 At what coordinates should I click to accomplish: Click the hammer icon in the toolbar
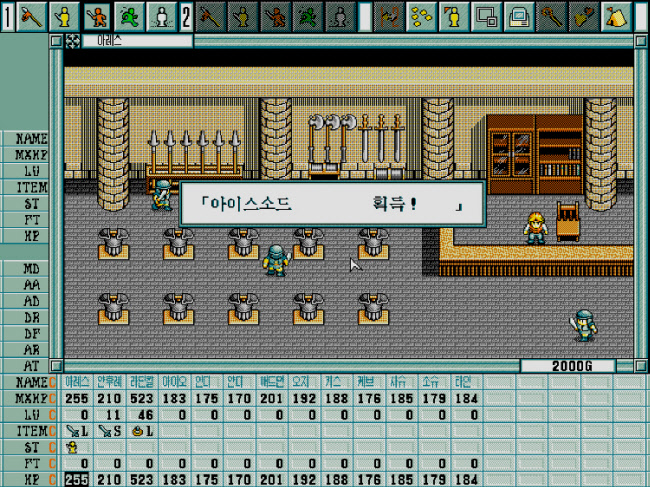click(551, 15)
